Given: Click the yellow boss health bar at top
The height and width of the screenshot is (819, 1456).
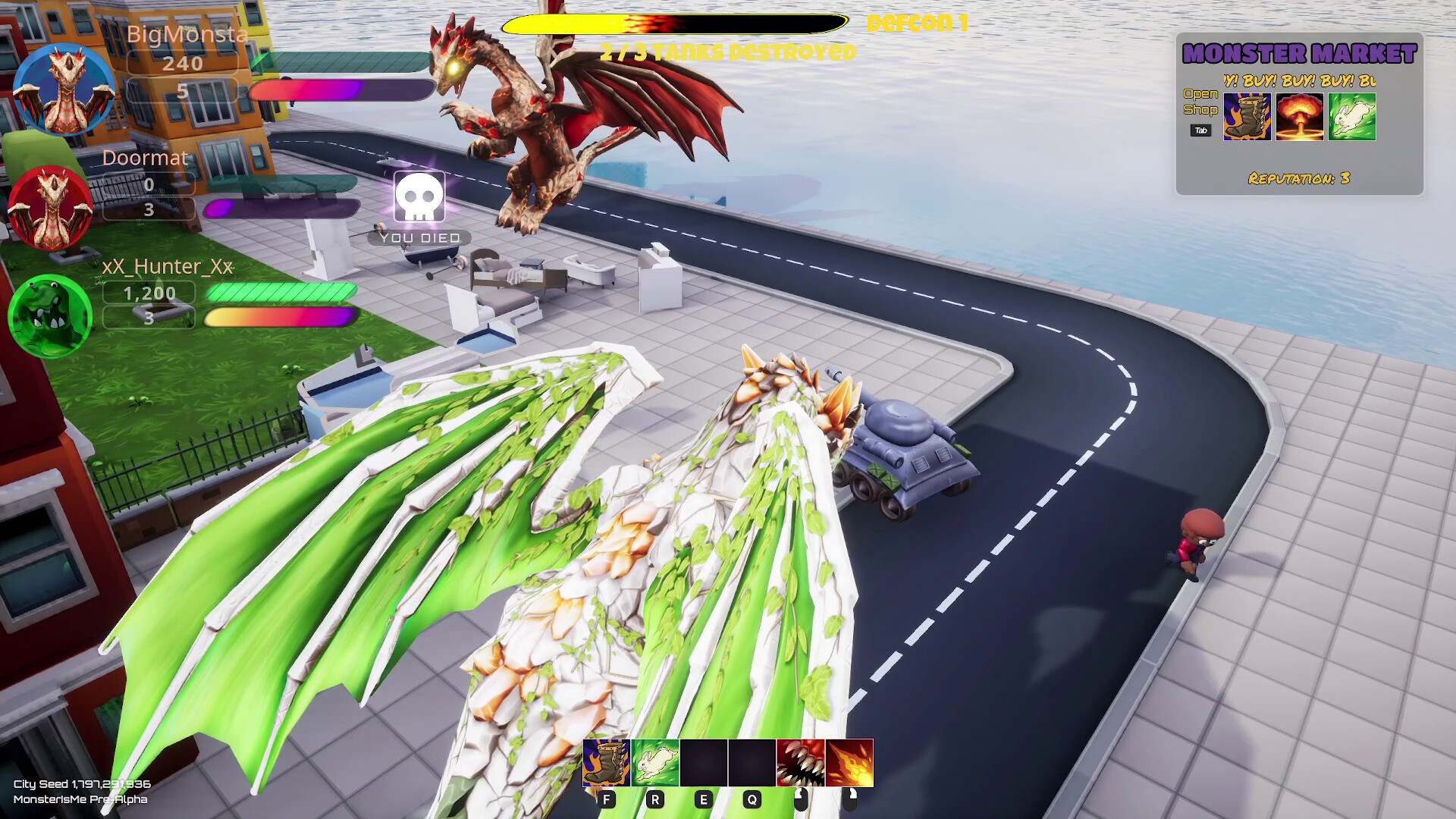Looking at the screenshot, I should pyautogui.click(x=675, y=24).
